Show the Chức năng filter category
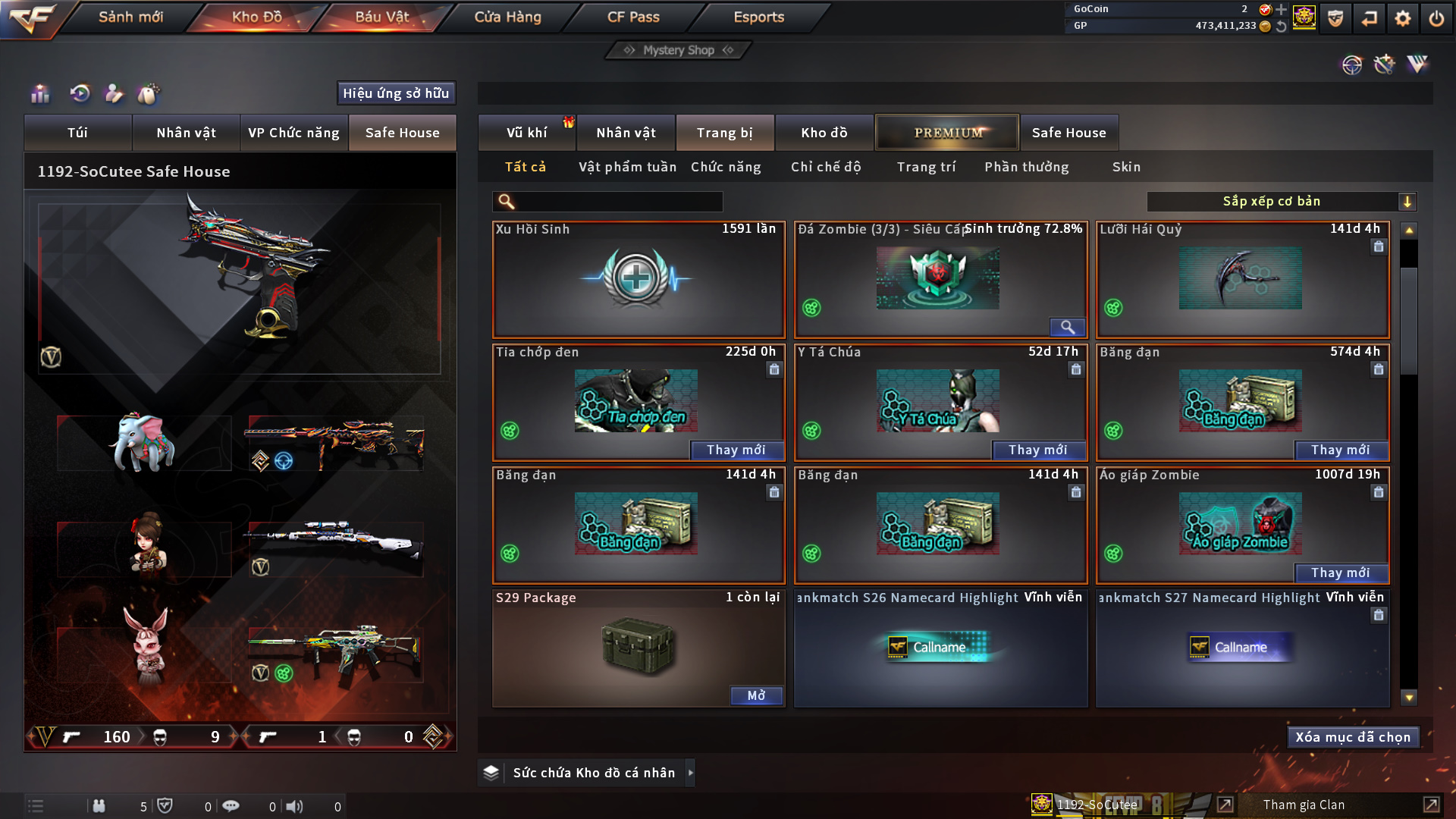Viewport: 1456px width, 819px height. click(726, 167)
